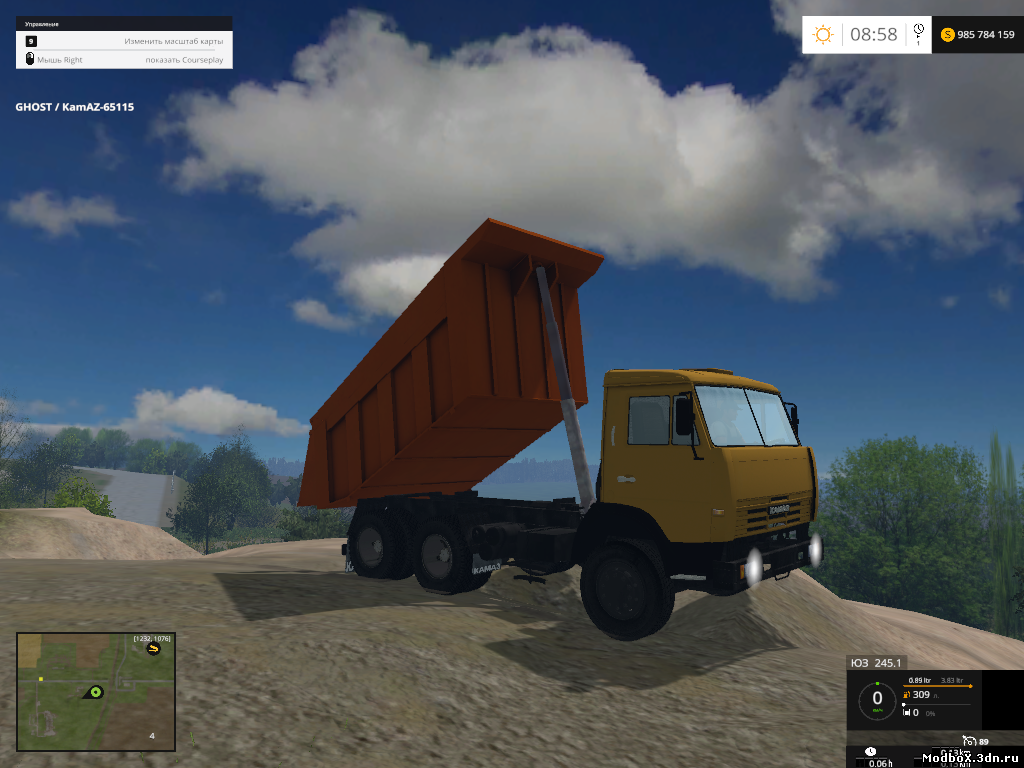Click the Courseplay help row
This screenshot has height=768, width=1024.
click(x=124, y=60)
